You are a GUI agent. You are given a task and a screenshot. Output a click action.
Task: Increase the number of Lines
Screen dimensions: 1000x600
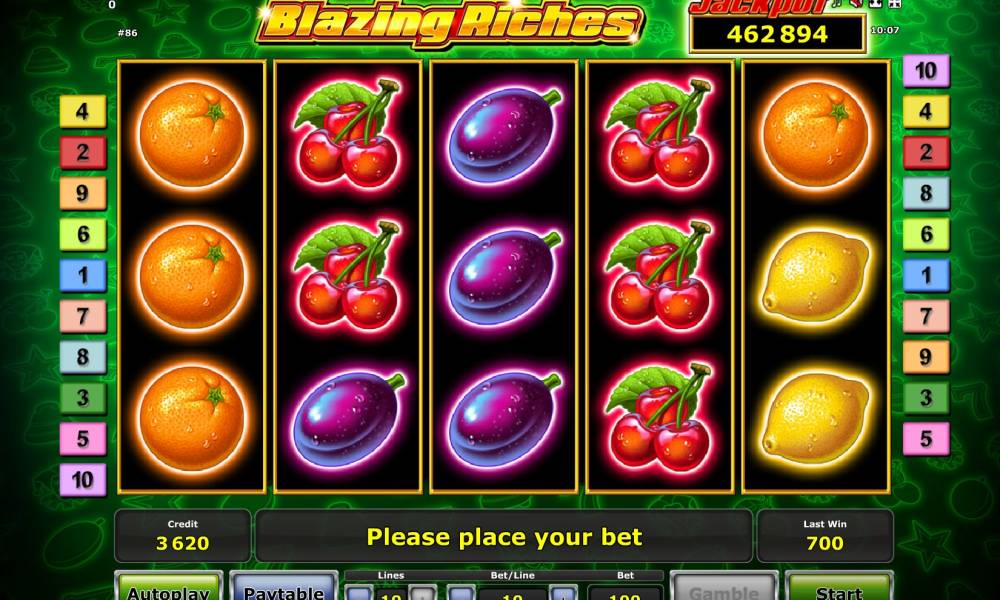(x=423, y=593)
